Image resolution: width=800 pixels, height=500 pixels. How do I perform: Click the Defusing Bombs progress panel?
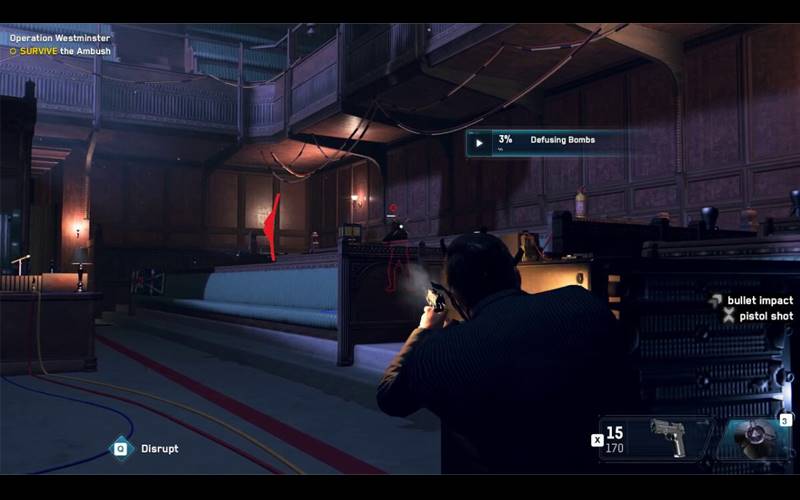546,142
